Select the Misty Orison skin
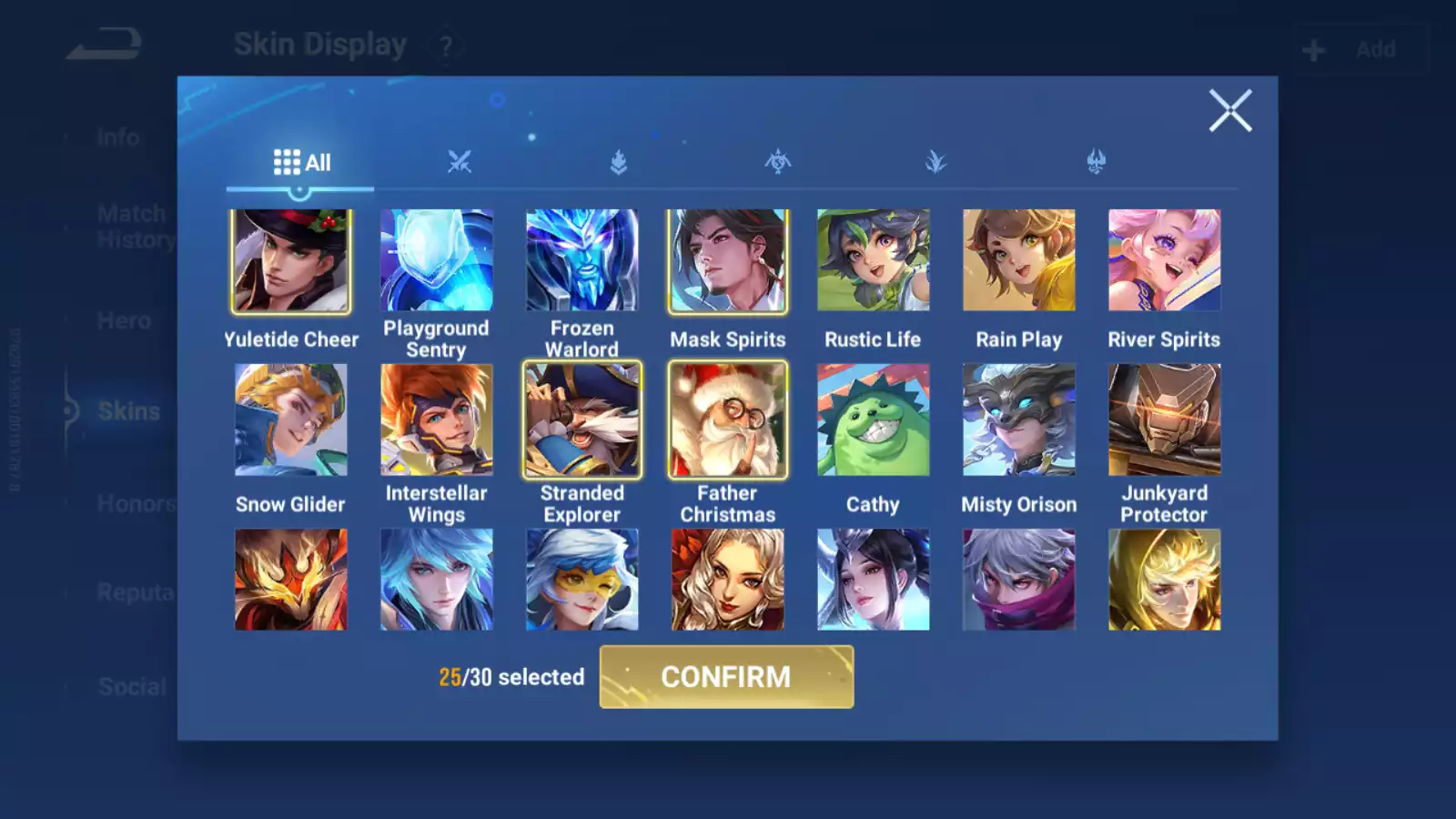The image size is (1456, 819). 1019,420
